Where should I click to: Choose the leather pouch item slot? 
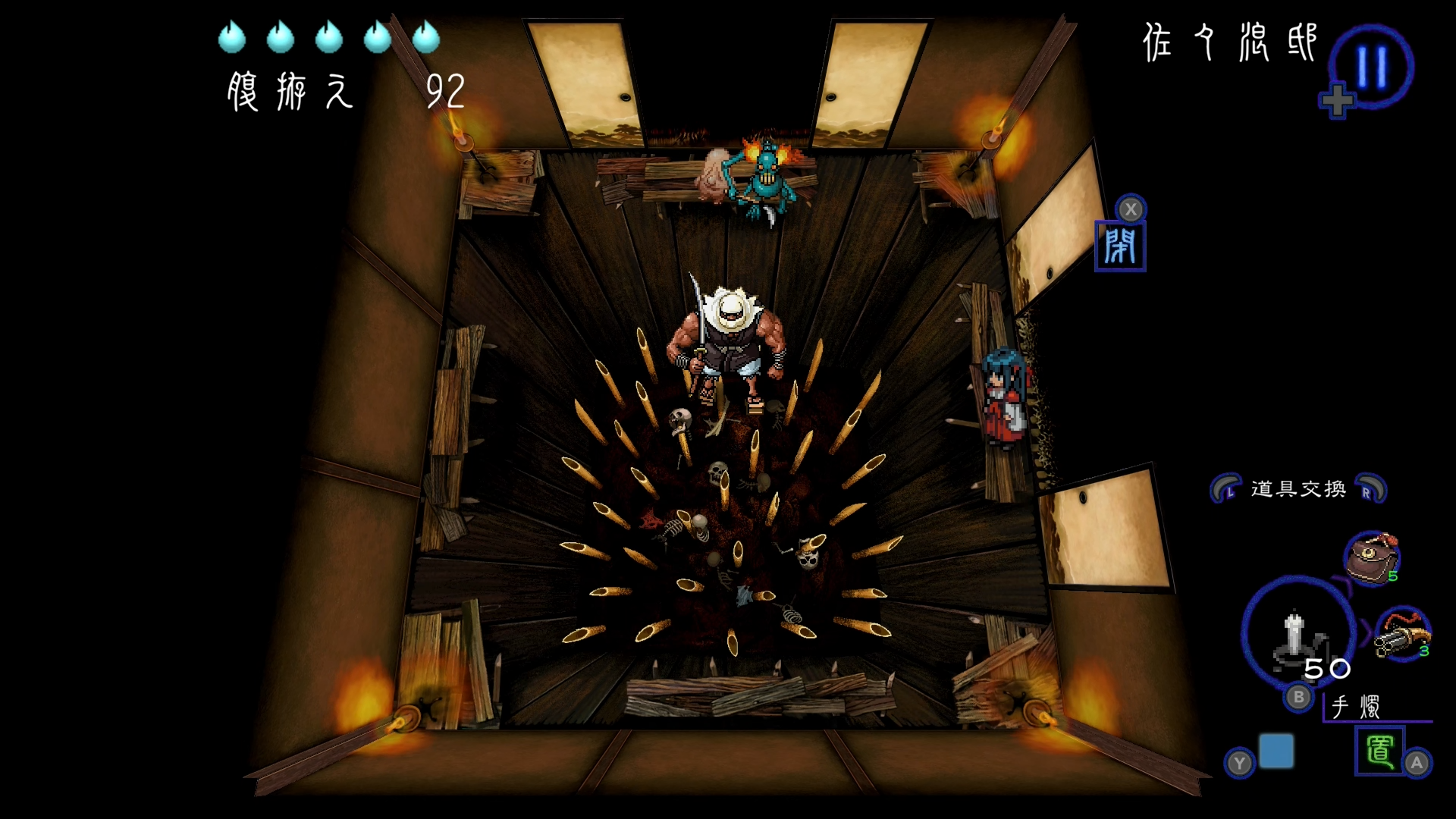point(1371,559)
